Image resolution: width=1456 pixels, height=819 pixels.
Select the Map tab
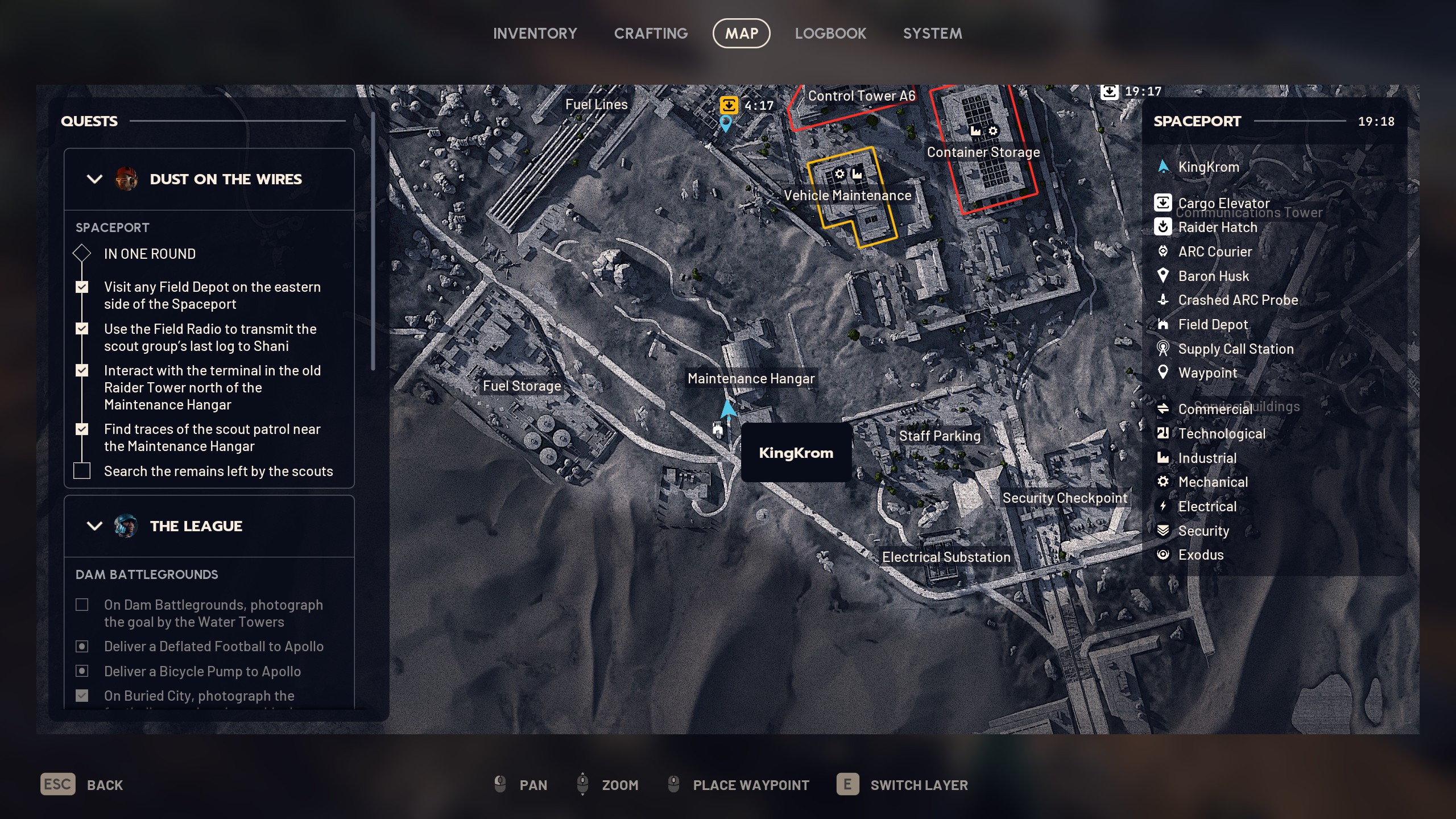click(x=741, y=34)
